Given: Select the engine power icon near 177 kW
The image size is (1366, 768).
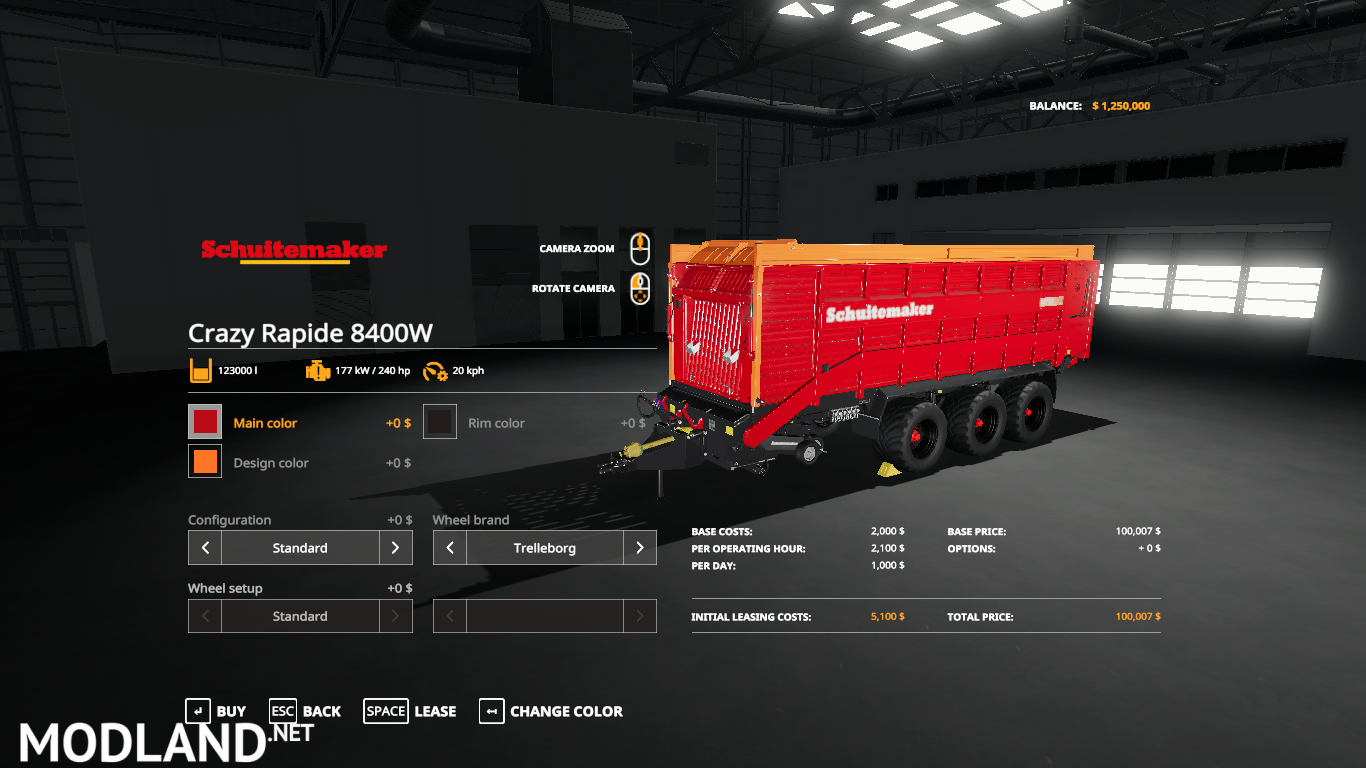Looking at the screenshot, I should tap(319, 370).
